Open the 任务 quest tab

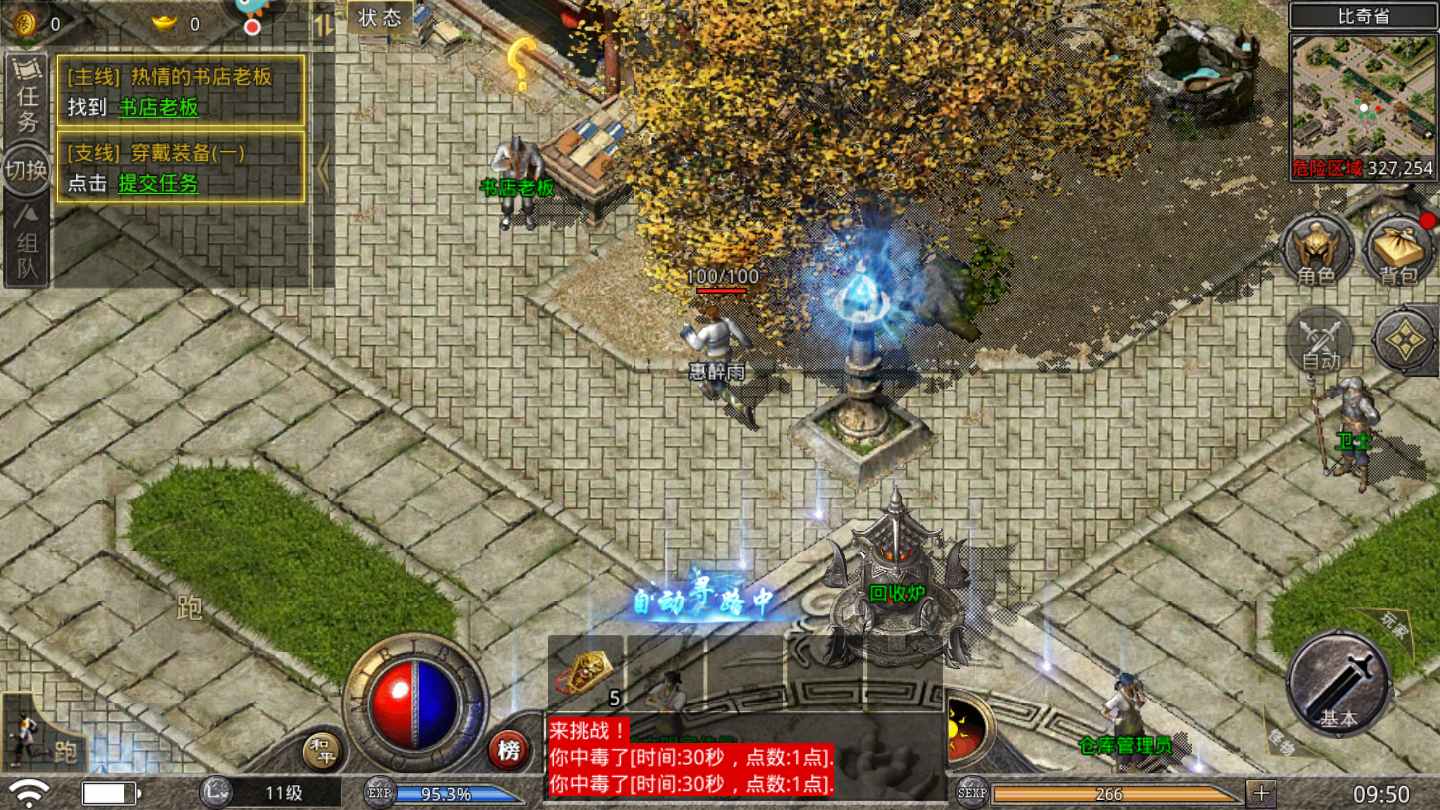click(27, 98)
